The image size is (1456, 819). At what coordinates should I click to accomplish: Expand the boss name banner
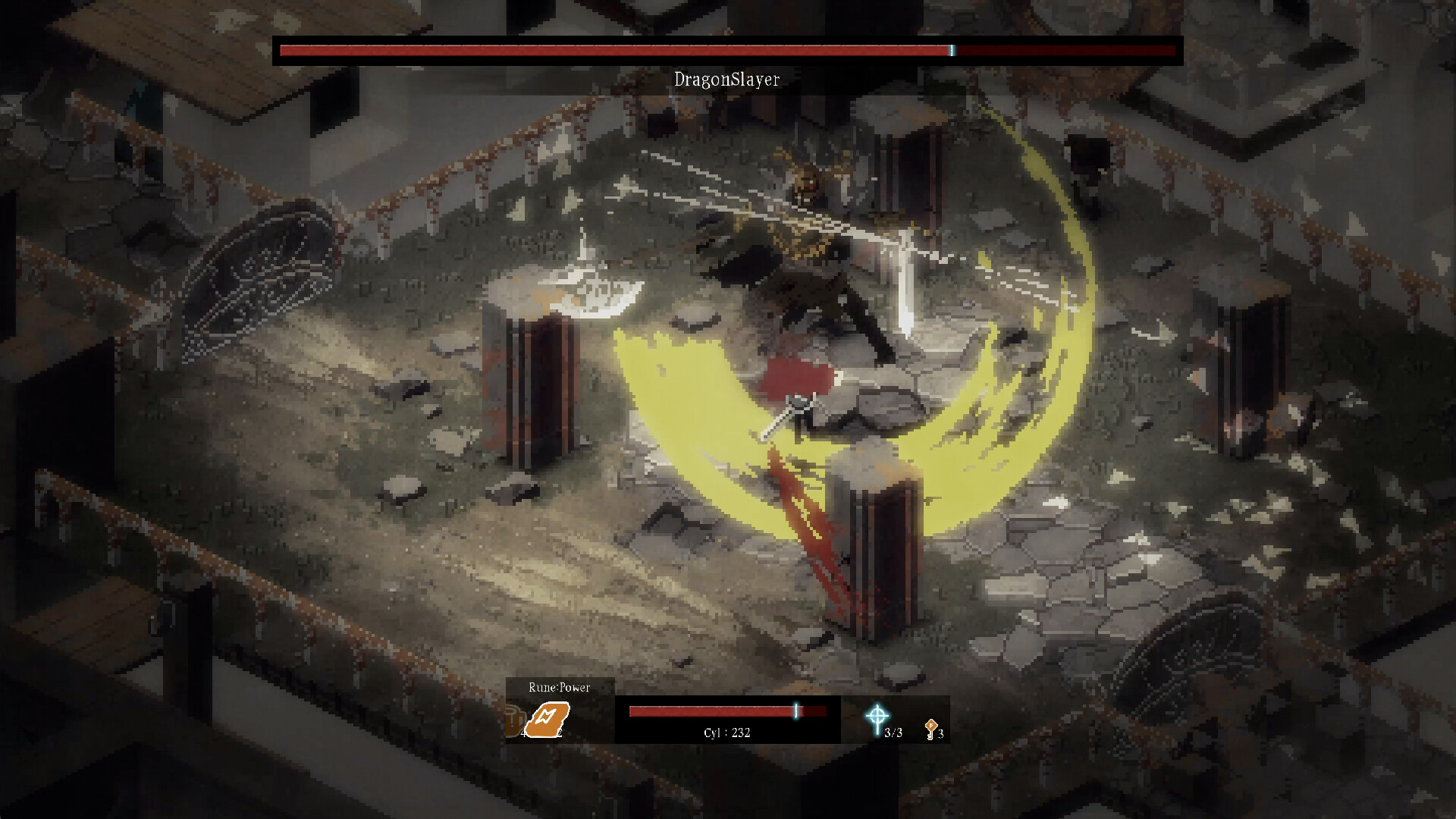point(726,61)
